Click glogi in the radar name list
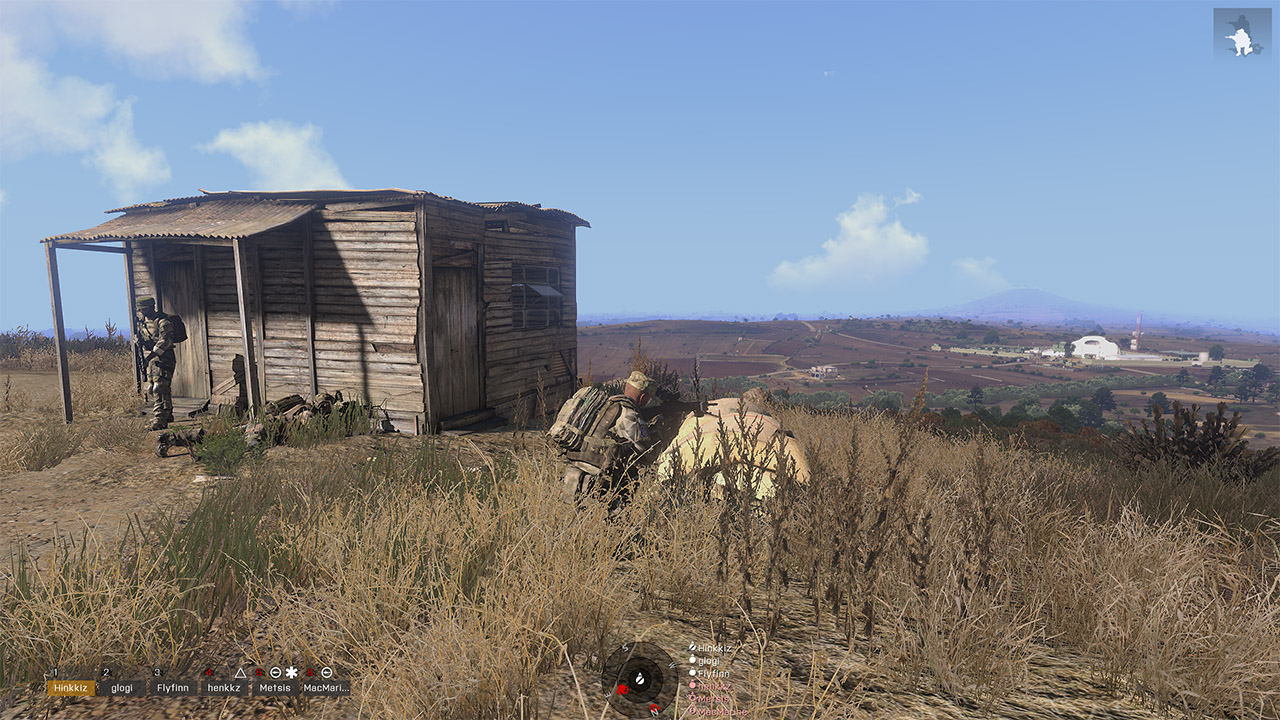 click(x=708, y=660)
